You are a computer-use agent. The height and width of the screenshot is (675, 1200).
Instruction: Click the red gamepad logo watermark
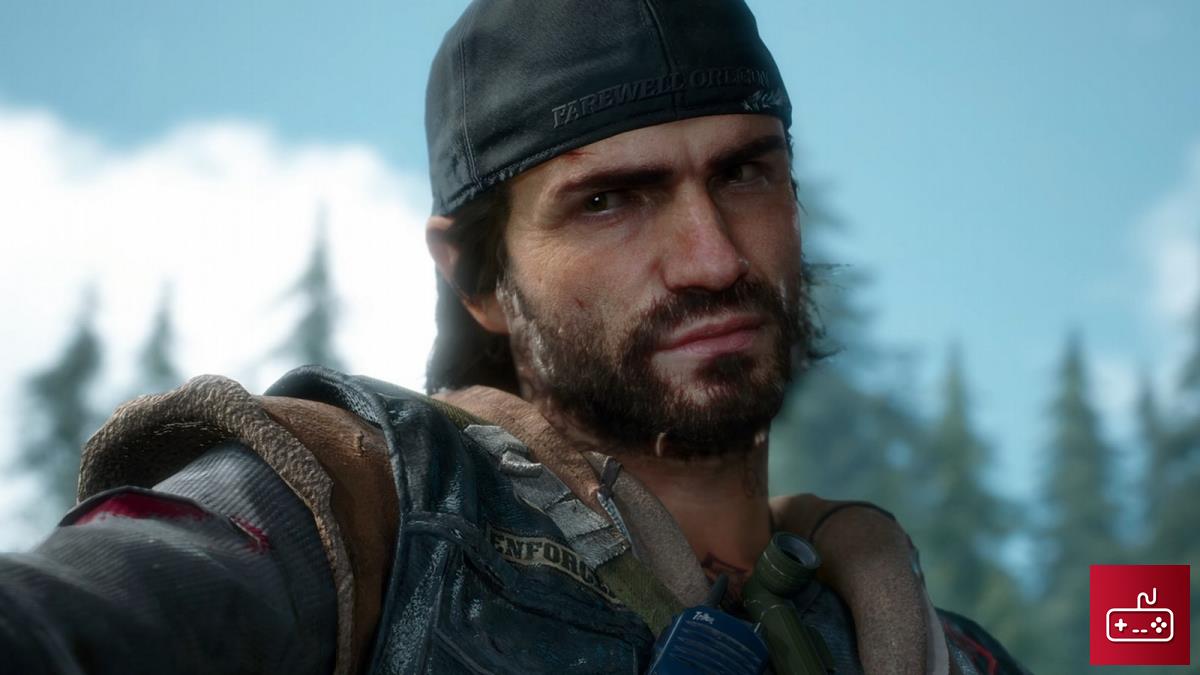(1139, 615)
